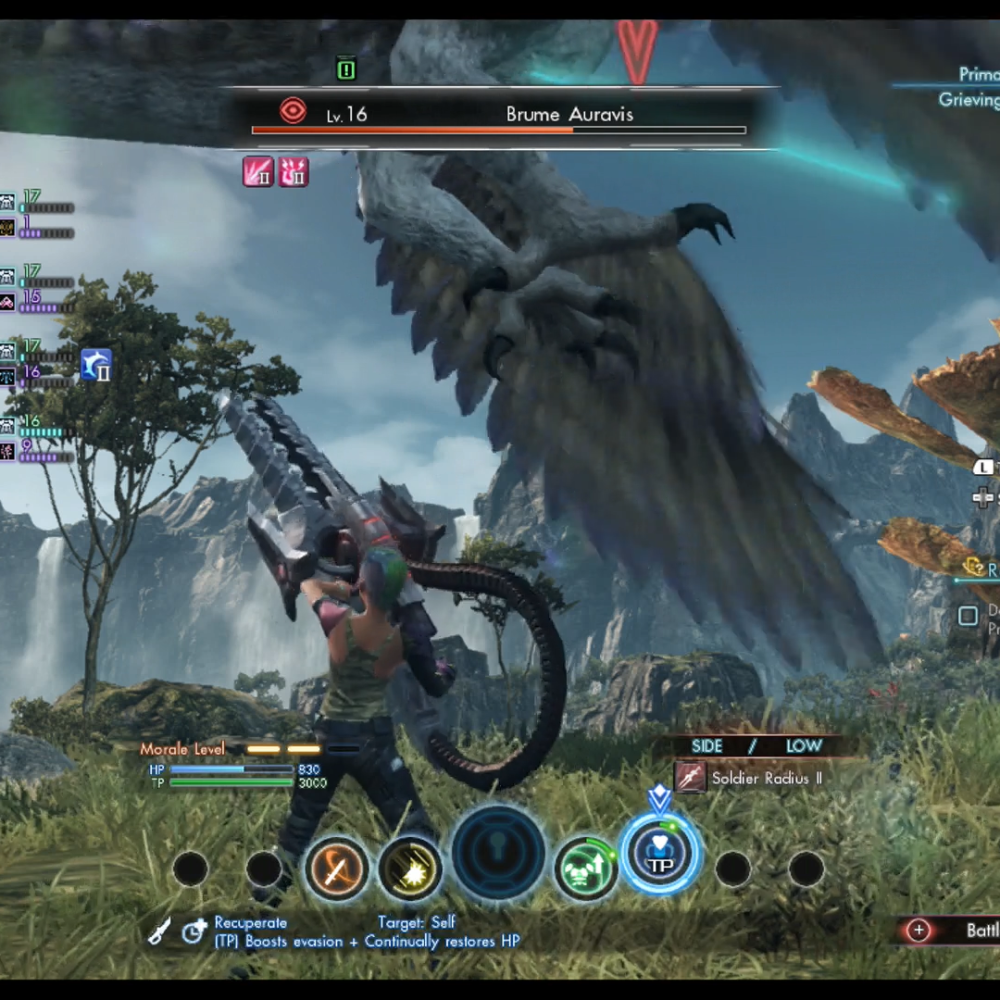The height and width of the screenshot is (1000, 1000).
Task: Click the green exclamation marker above enemy bar
Action: click(x=346, y=69)
